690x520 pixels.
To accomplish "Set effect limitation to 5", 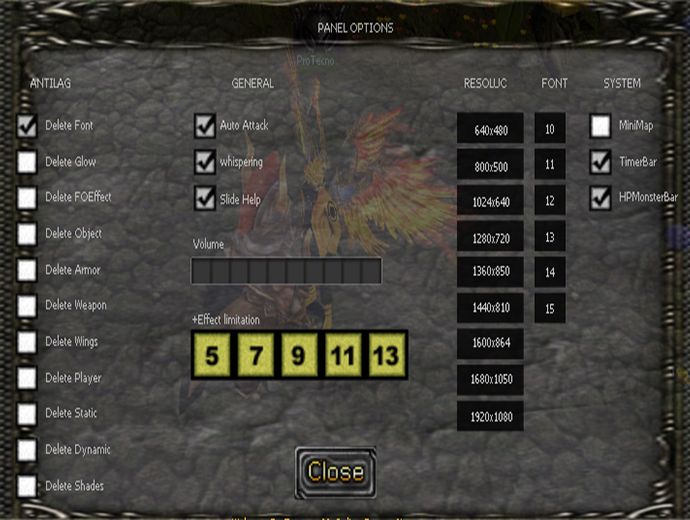I will 211,354.
